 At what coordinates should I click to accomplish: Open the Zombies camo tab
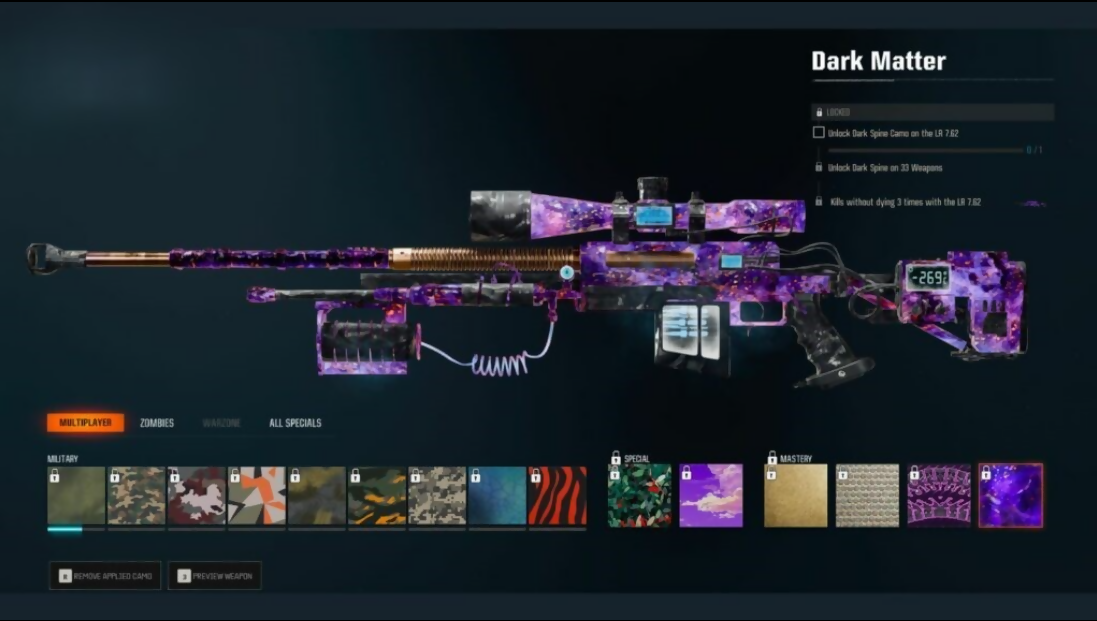tap(157, 423)
